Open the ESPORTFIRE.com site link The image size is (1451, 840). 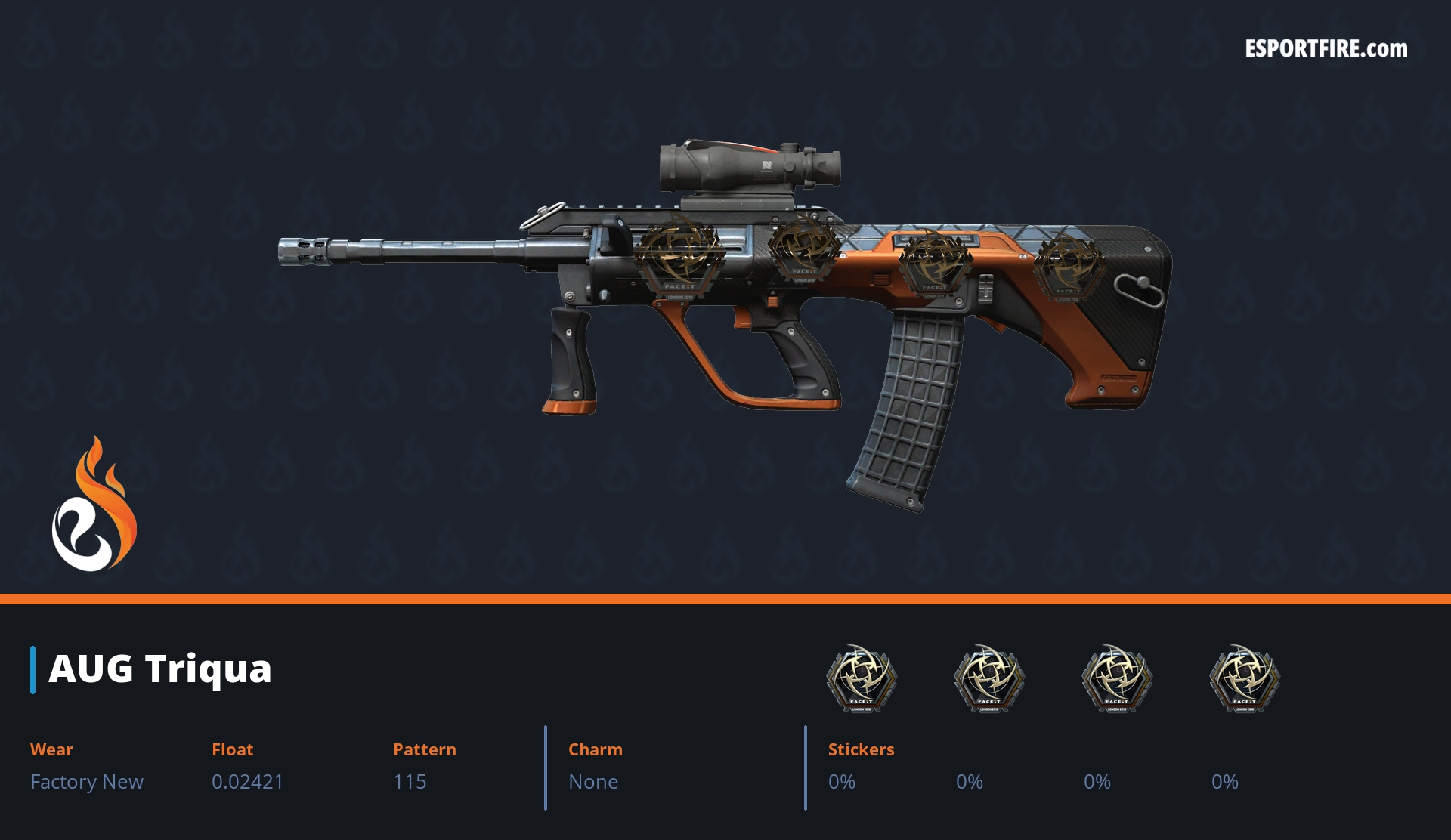point(1326,49)
